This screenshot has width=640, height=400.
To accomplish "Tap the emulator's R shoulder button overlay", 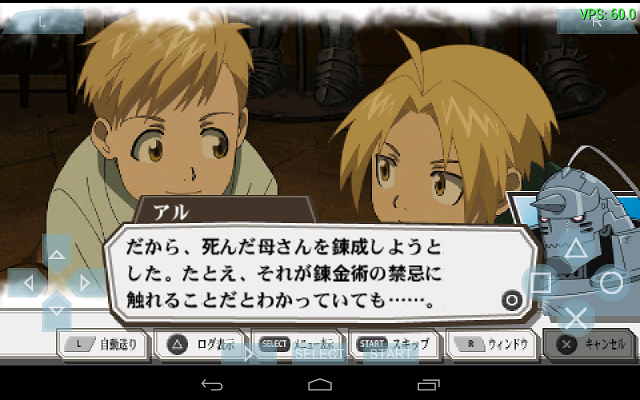I will [595, 21].
